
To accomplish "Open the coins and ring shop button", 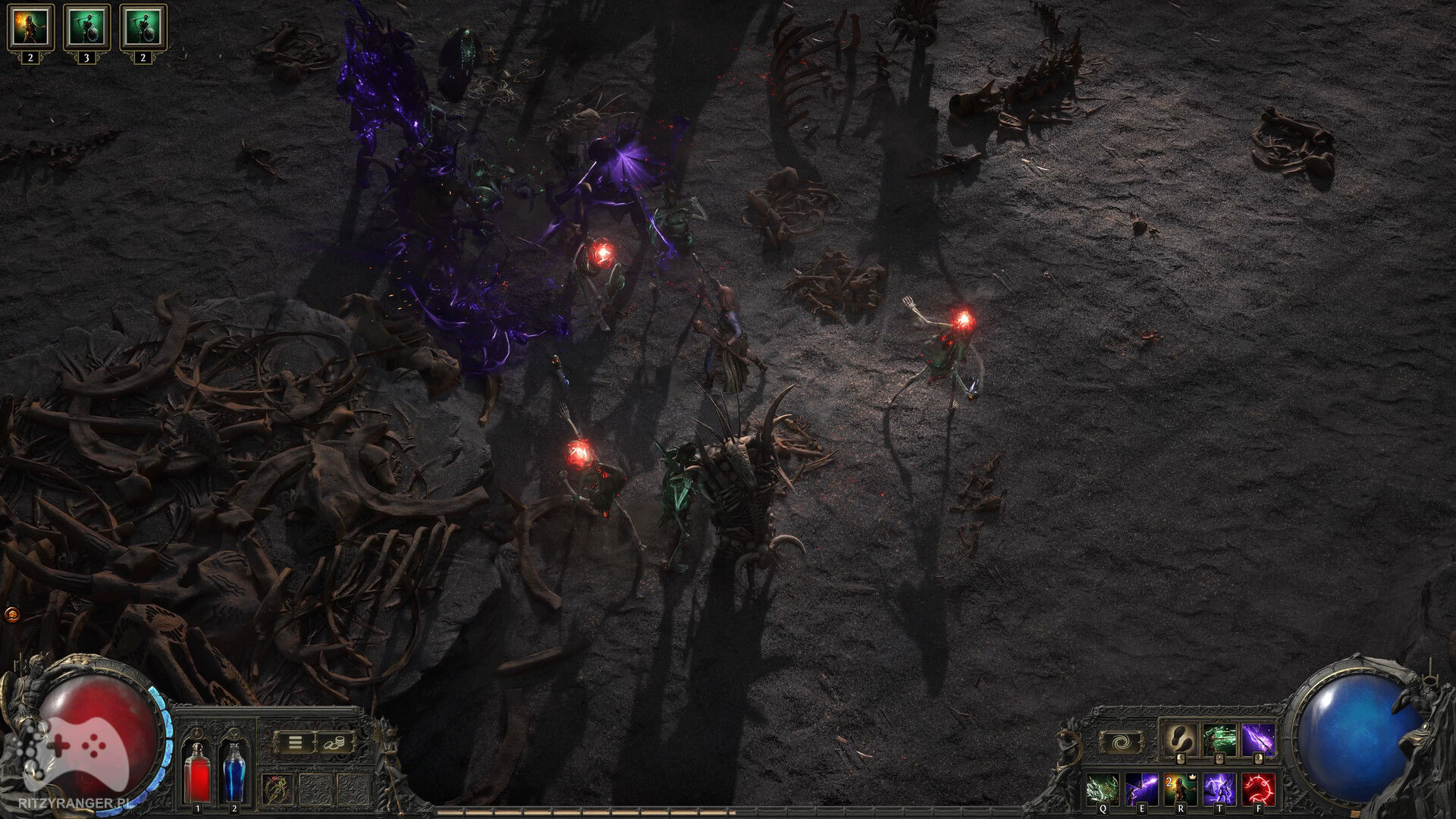I will coord(335,743).
